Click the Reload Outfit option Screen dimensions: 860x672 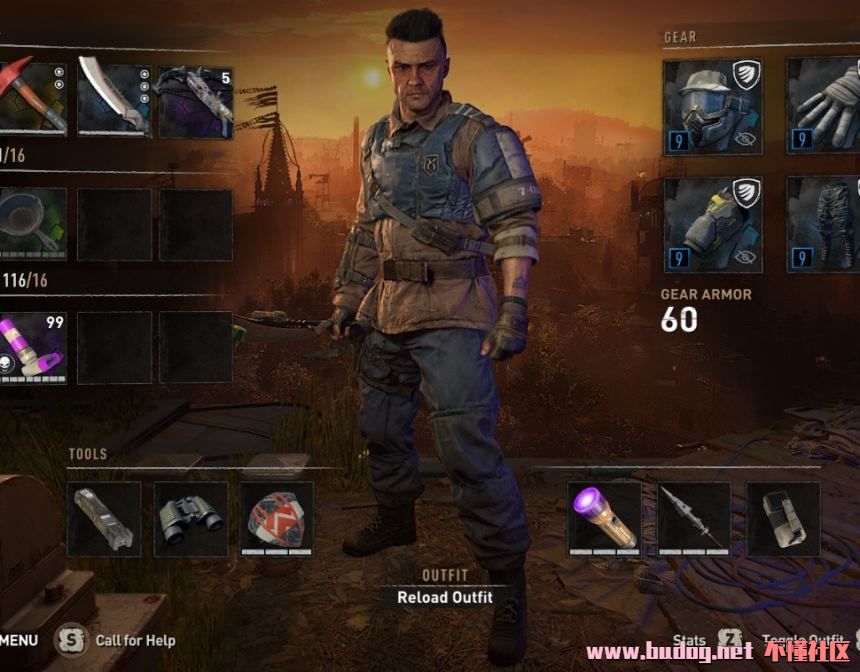pyautogui.click(x=445, y=598)
